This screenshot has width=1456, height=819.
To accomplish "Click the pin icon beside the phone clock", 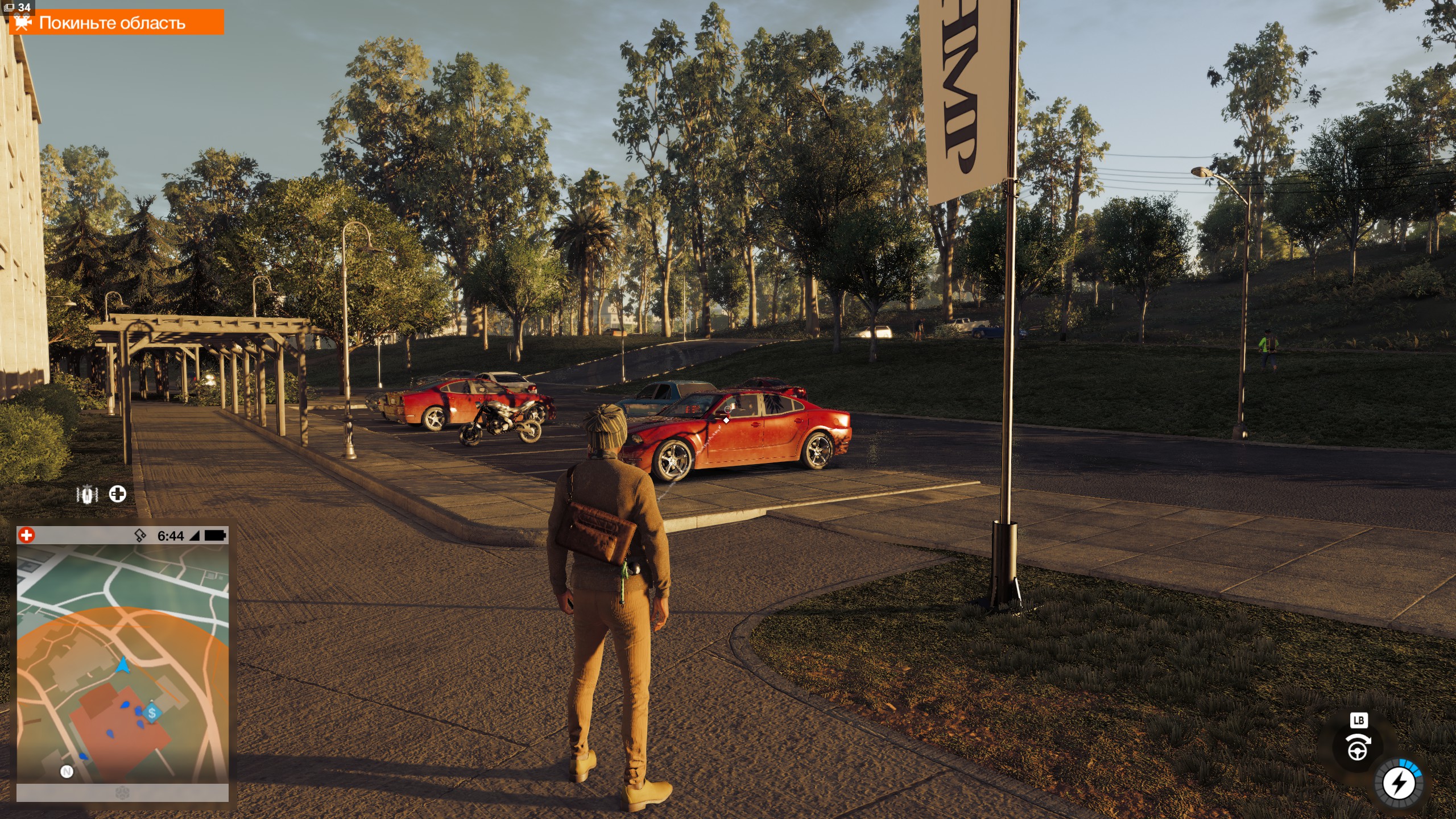I will pos(140,535).
